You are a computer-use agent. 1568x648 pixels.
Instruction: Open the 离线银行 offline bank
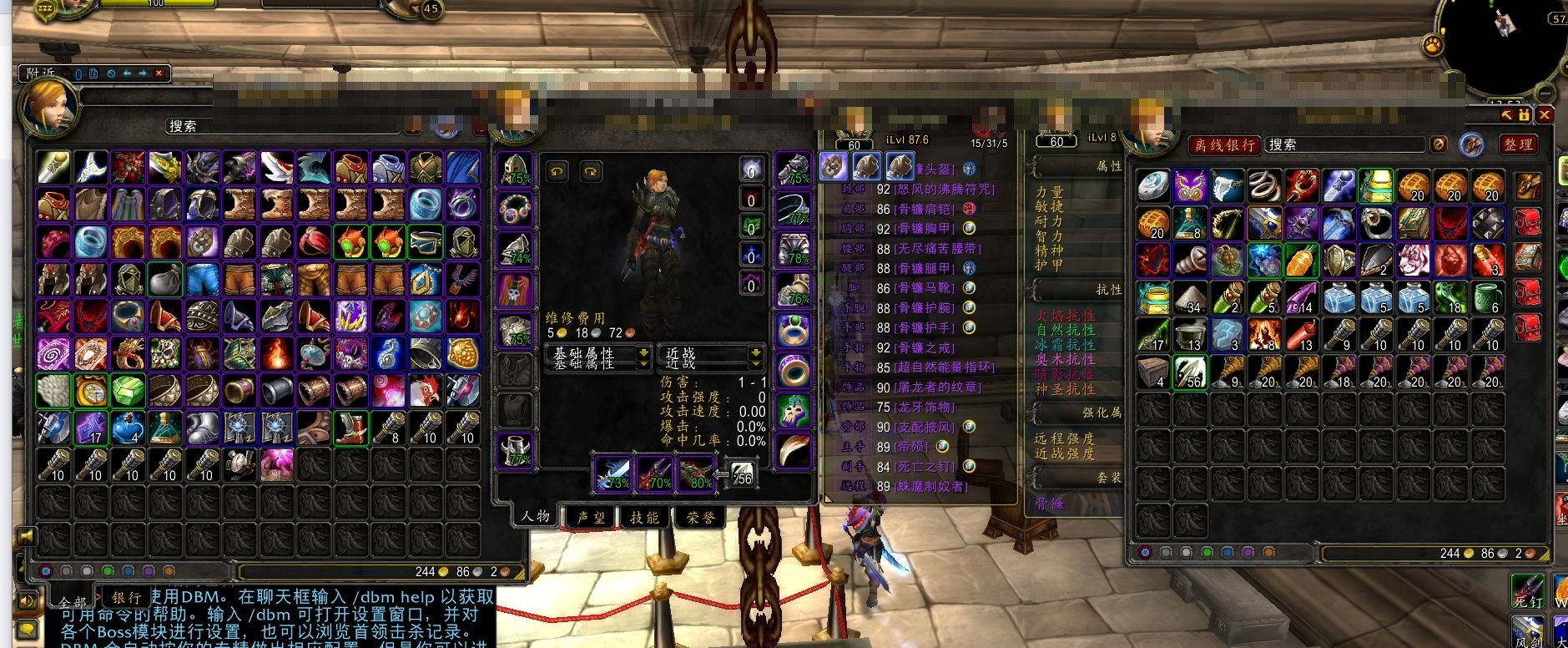[1224, 144]
